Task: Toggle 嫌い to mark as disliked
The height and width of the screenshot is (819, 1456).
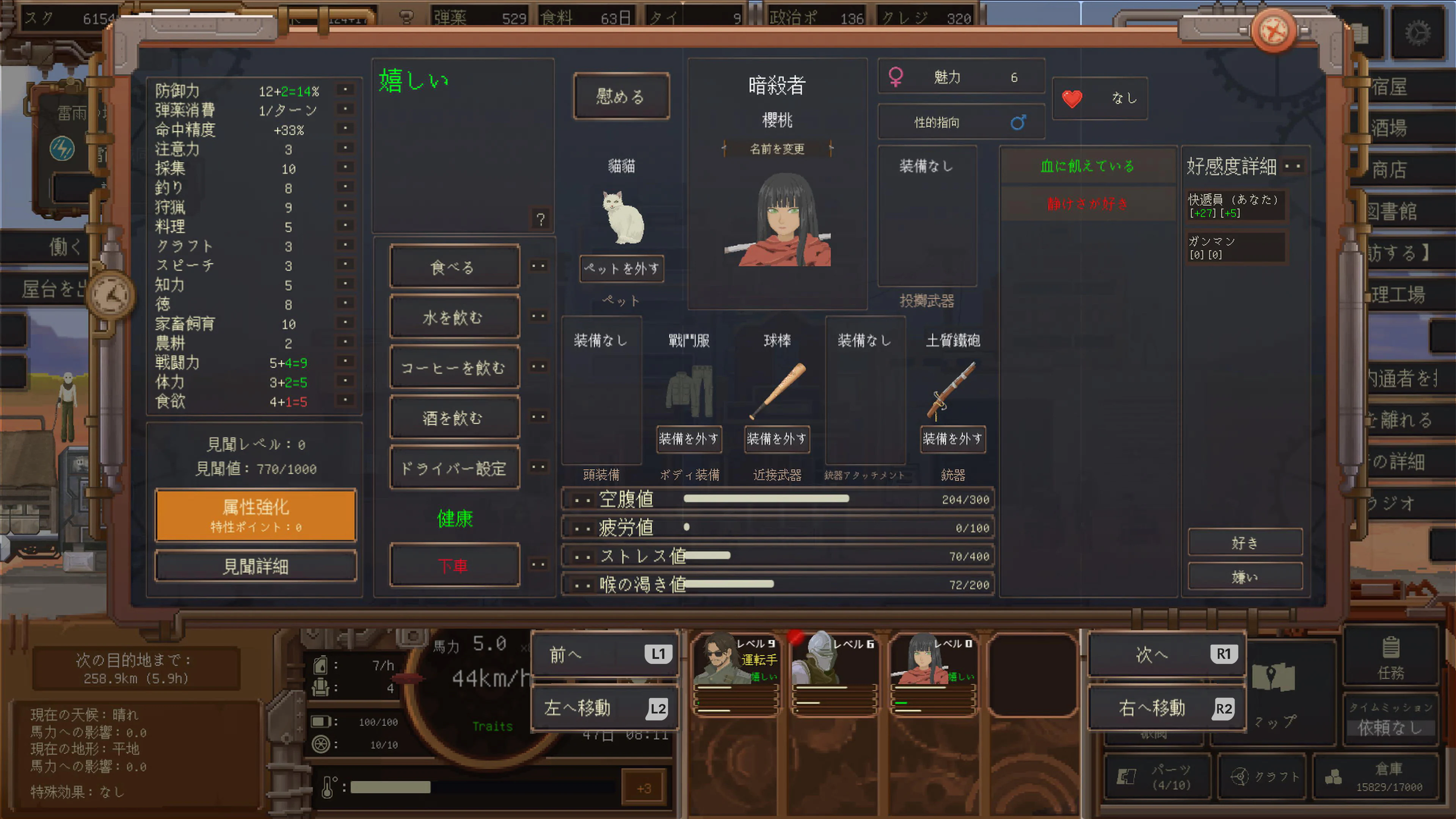Action: 1244,576
